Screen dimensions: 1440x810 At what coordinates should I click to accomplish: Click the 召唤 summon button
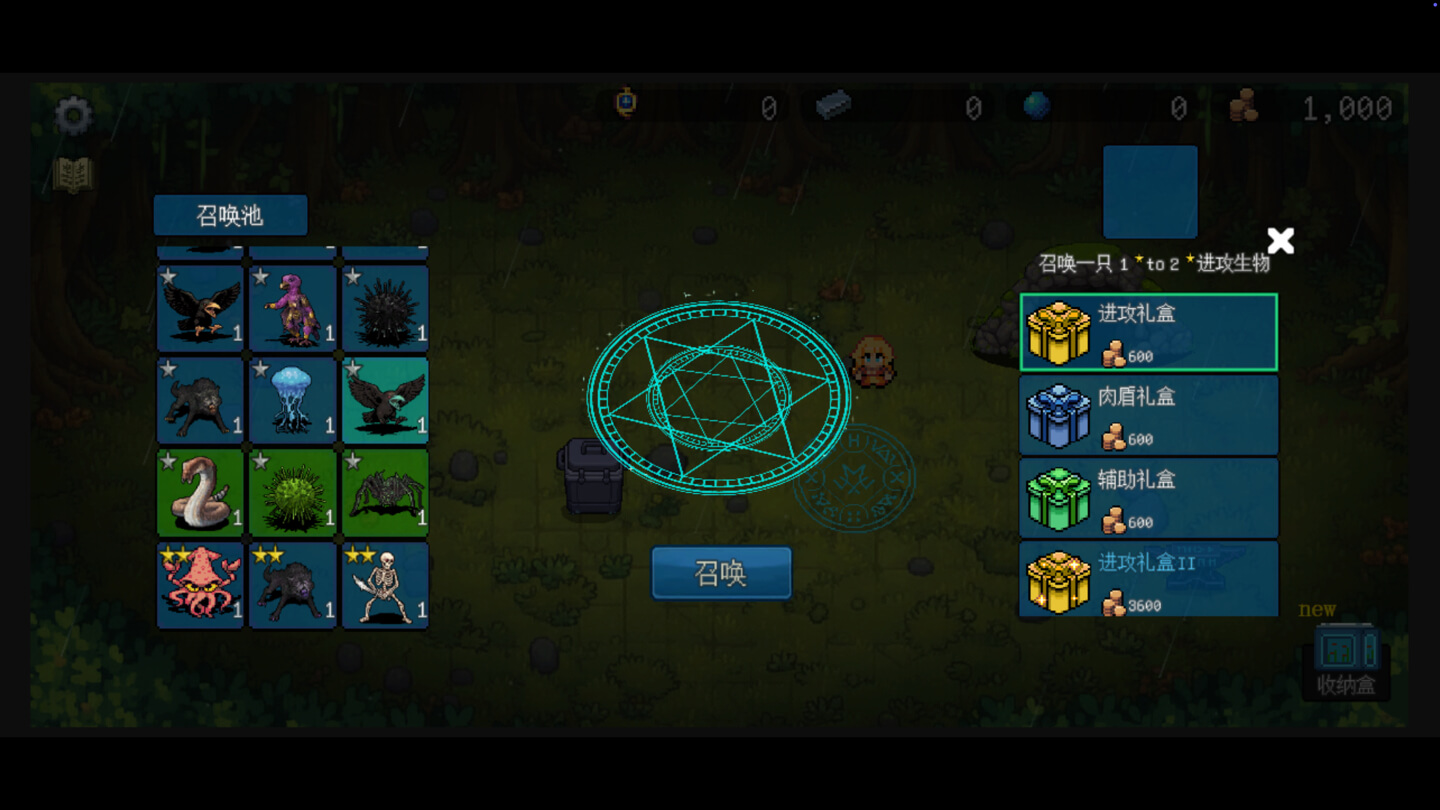pos(721,573)
